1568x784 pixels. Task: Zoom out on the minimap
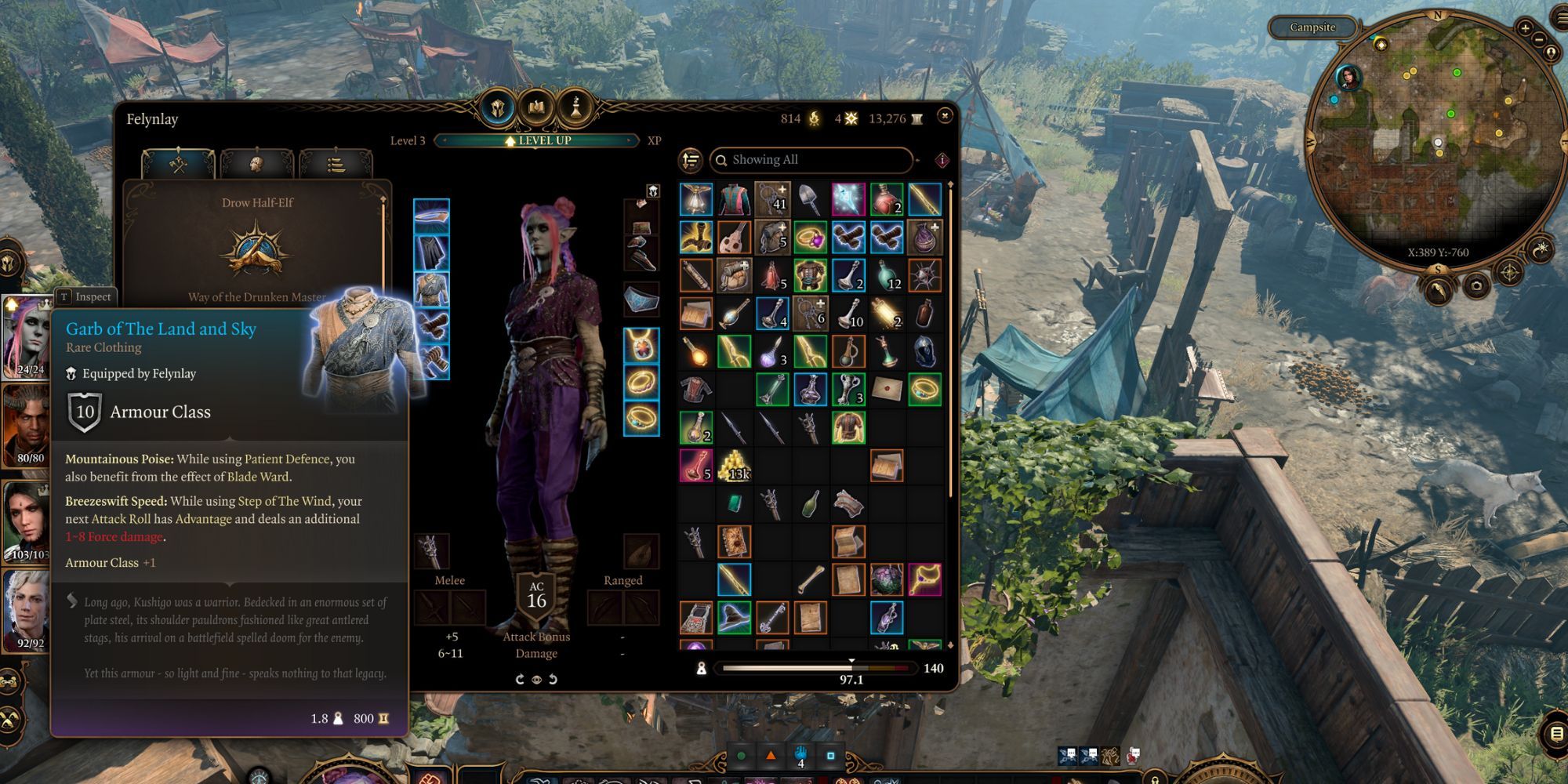point(1539,40)
